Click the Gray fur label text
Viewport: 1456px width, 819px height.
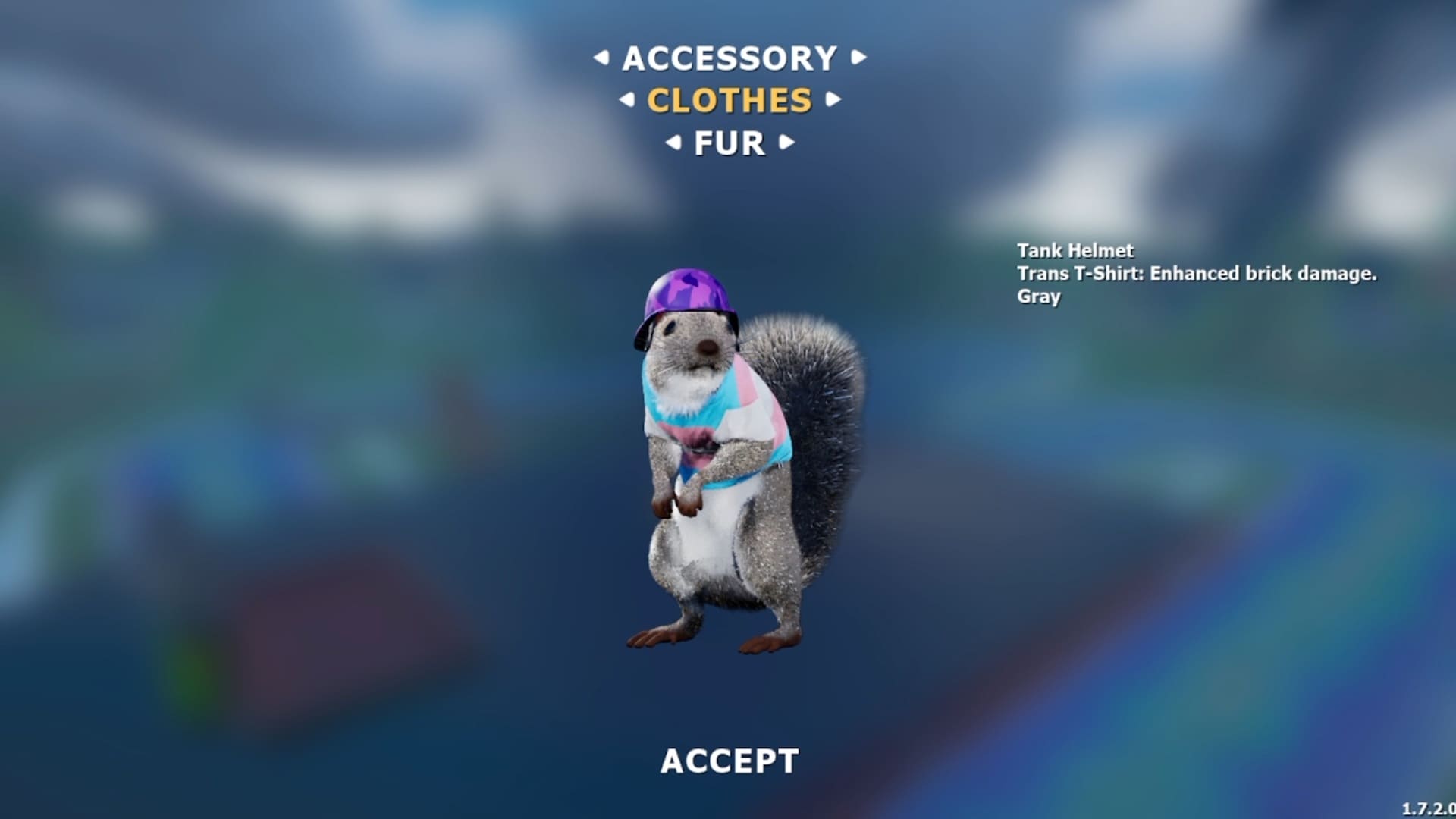[1039, 298]
